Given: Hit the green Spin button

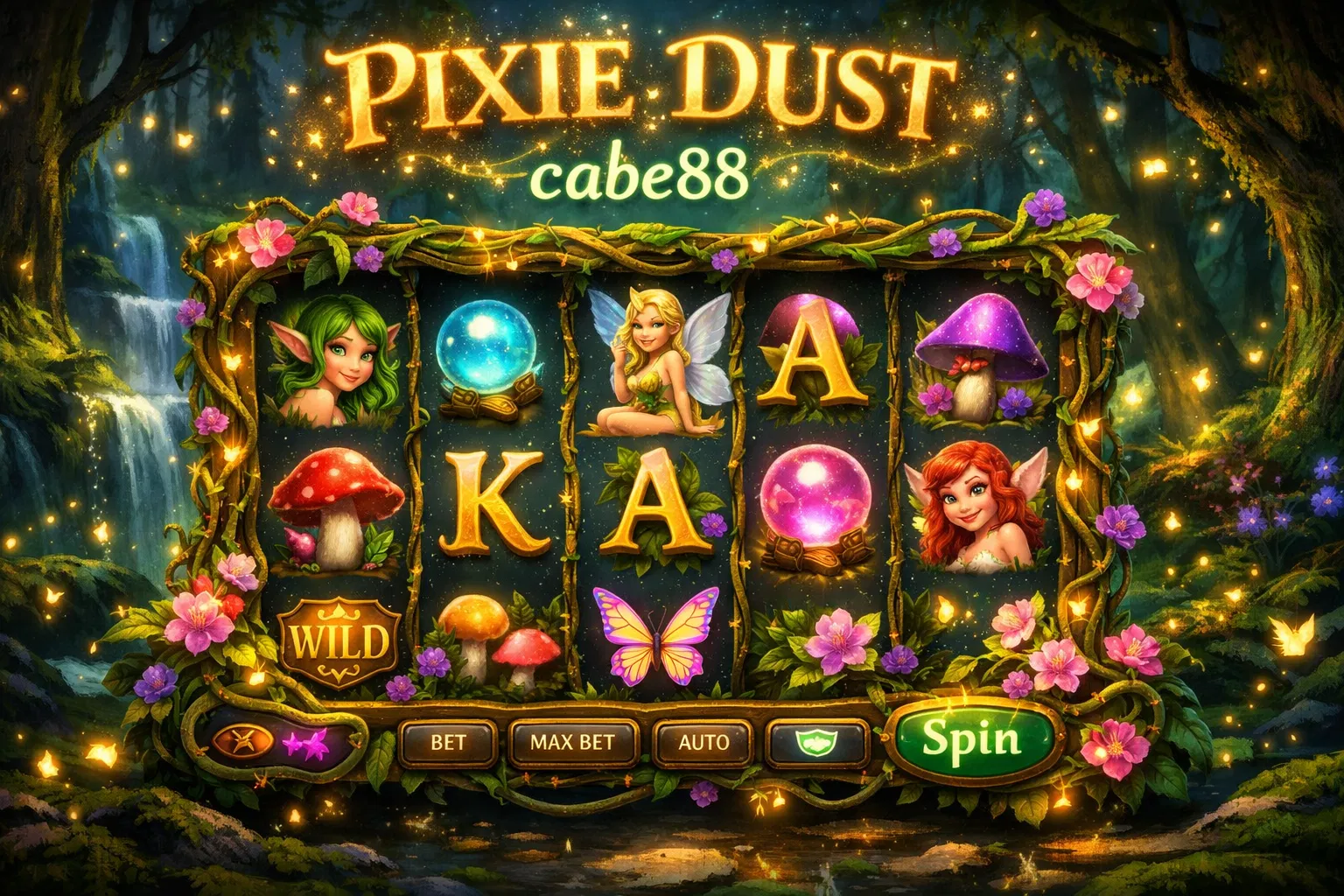Looking at the screenshot, I should click(x=972, y=739).
